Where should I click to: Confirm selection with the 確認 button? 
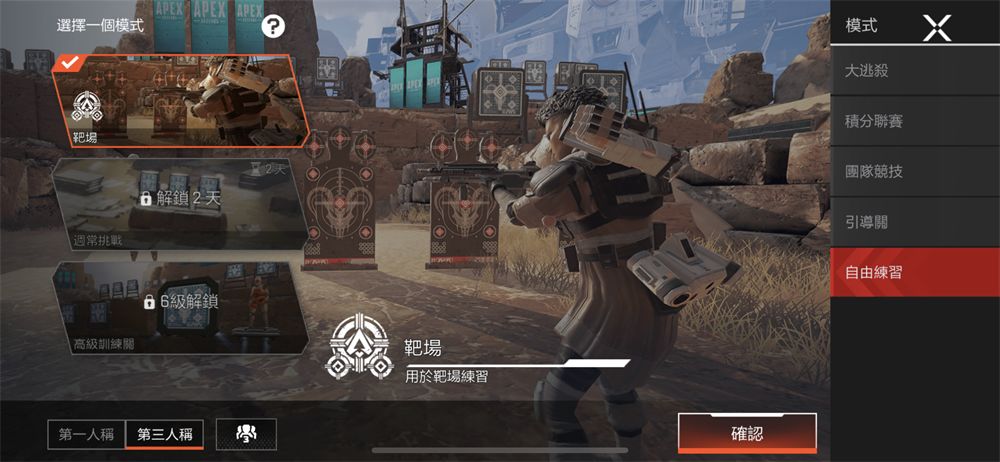(747, 433)
